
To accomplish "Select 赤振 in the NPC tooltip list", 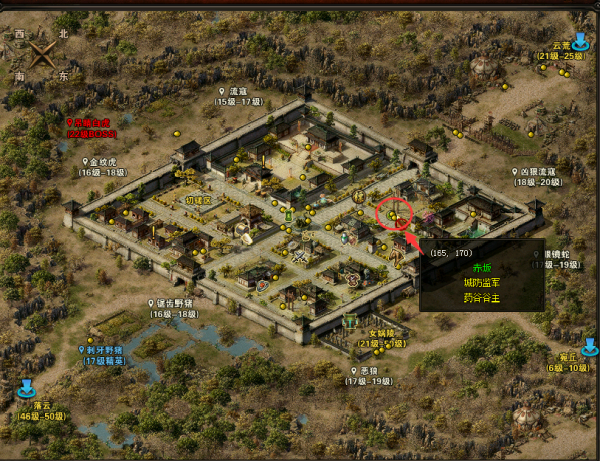I will click(482, 268).
